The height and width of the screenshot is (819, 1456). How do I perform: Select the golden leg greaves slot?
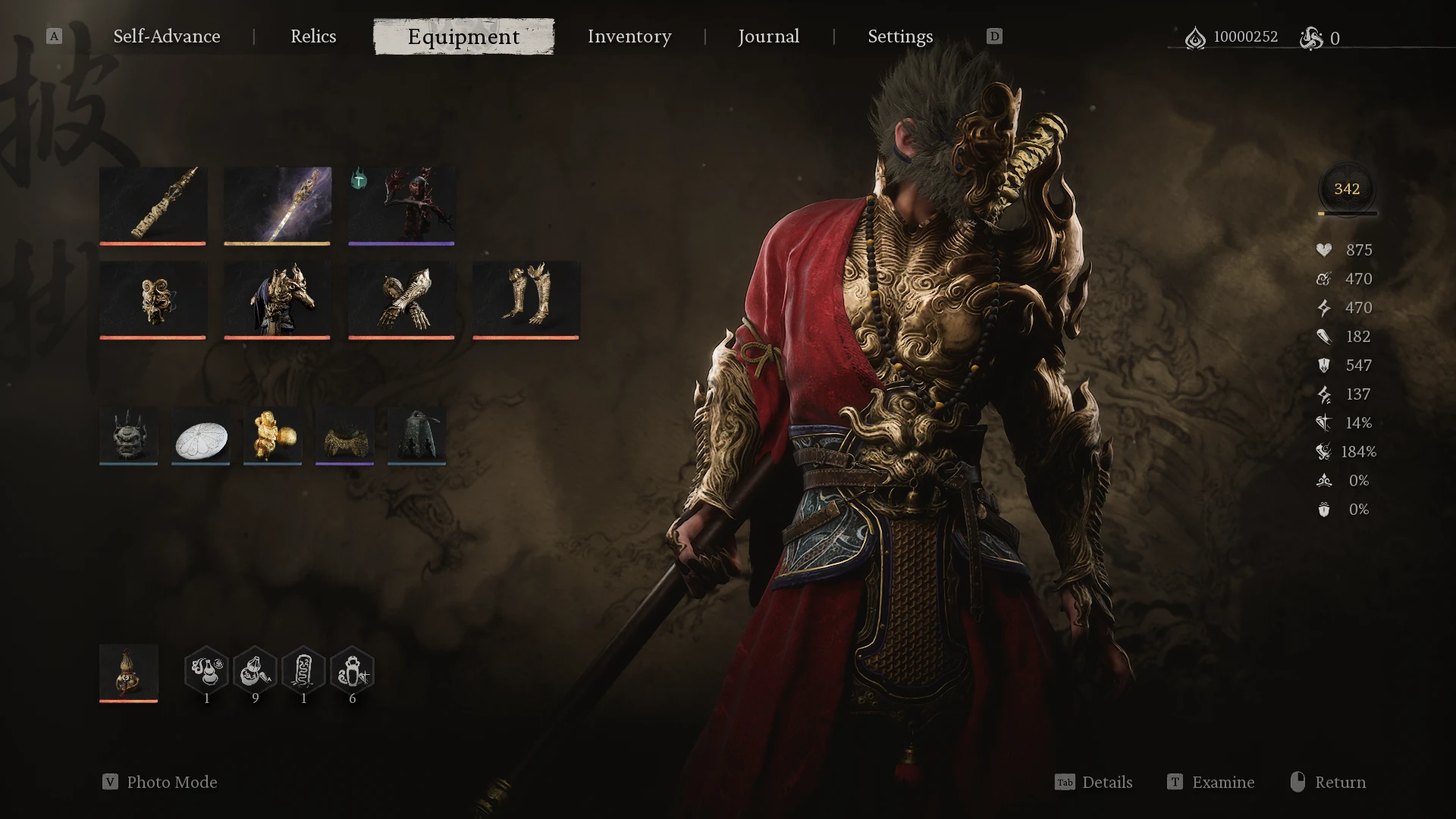(526, 299)
